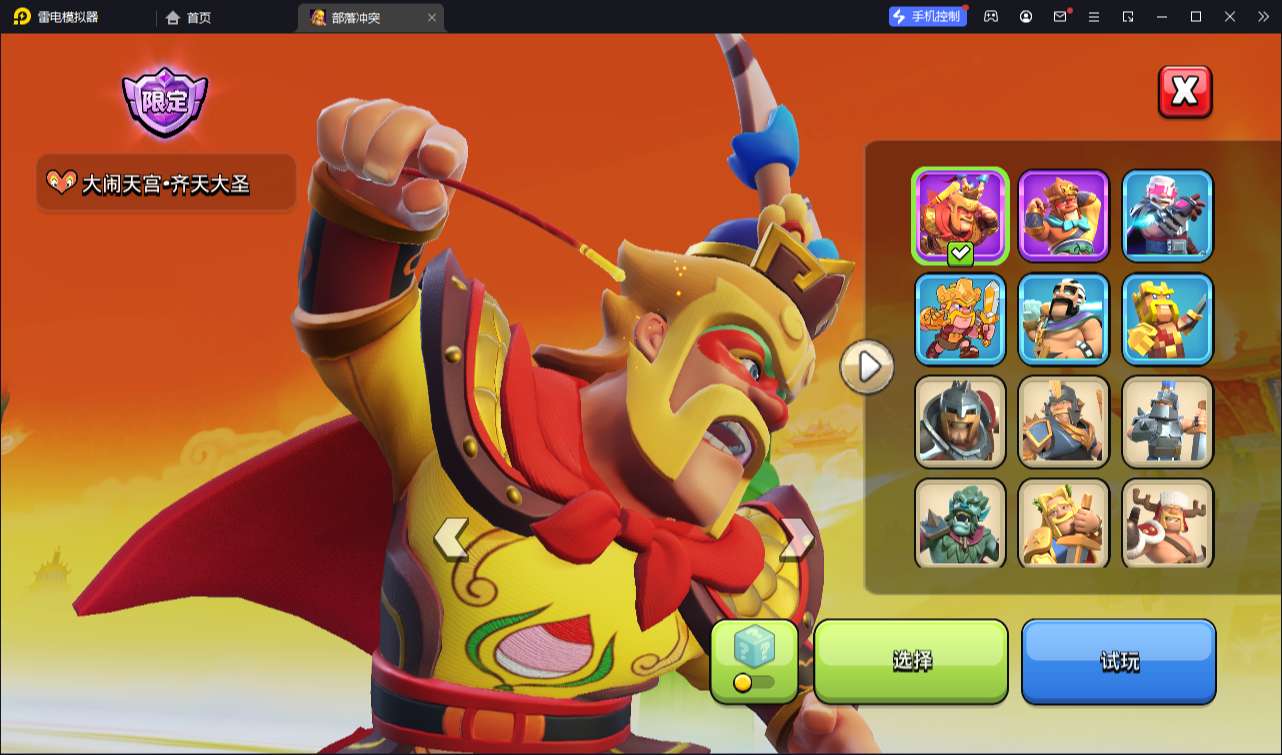1282x755 pixels.
Task: Choose the blue and gold armored king skin
Action: coord(1064,421)
